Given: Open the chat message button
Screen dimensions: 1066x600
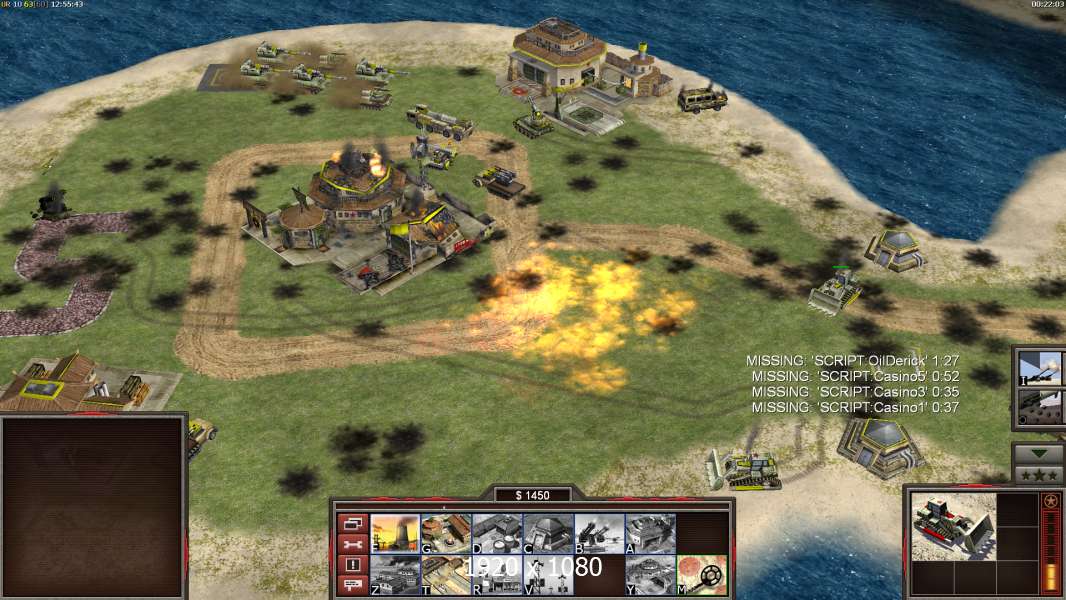Looking at the screenshot, I should [352, 586].
